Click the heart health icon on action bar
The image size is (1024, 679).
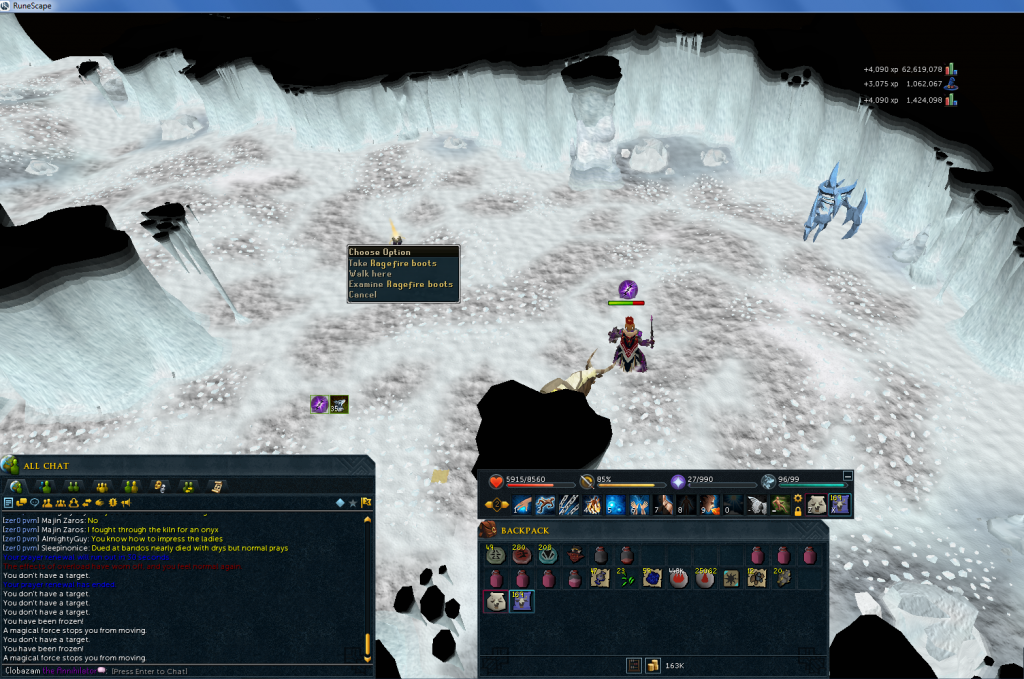[x=494, y=480]
